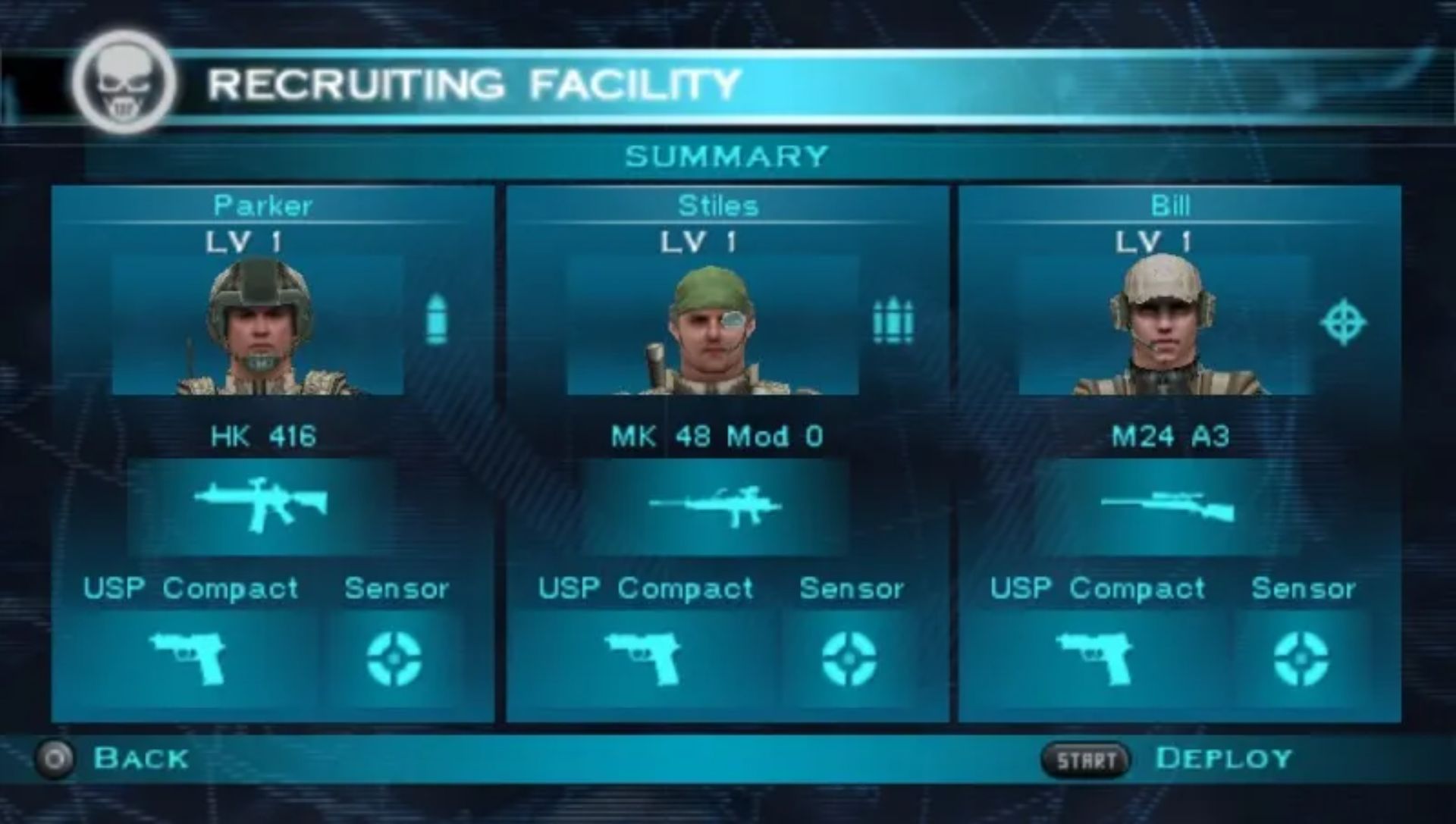1456x824 pixels.
Task: Select Parker's soldier portrait
Action: click(x=258, y=326)
